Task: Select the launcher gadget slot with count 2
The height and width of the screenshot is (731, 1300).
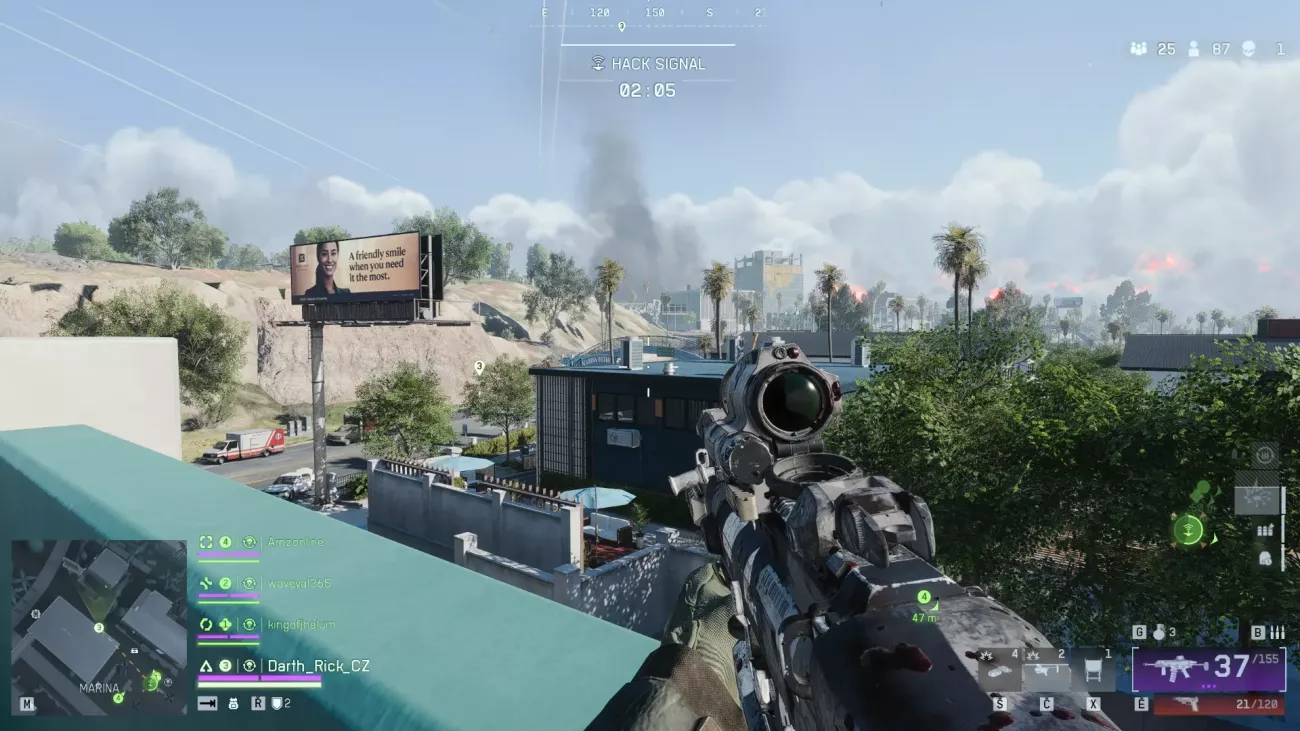Action: [x=1048, y=671]
